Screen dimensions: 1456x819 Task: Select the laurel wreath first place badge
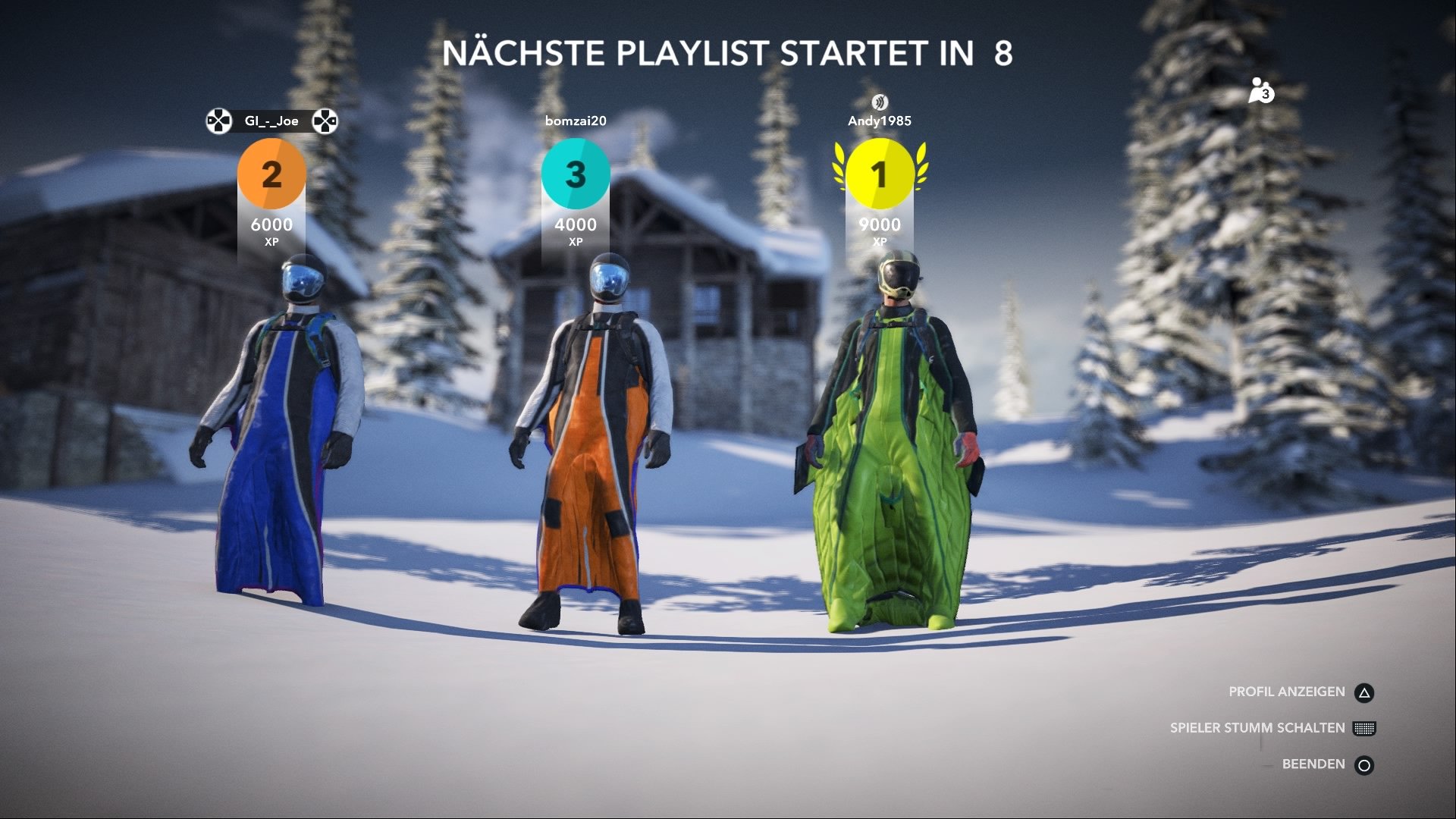(880, 176)
